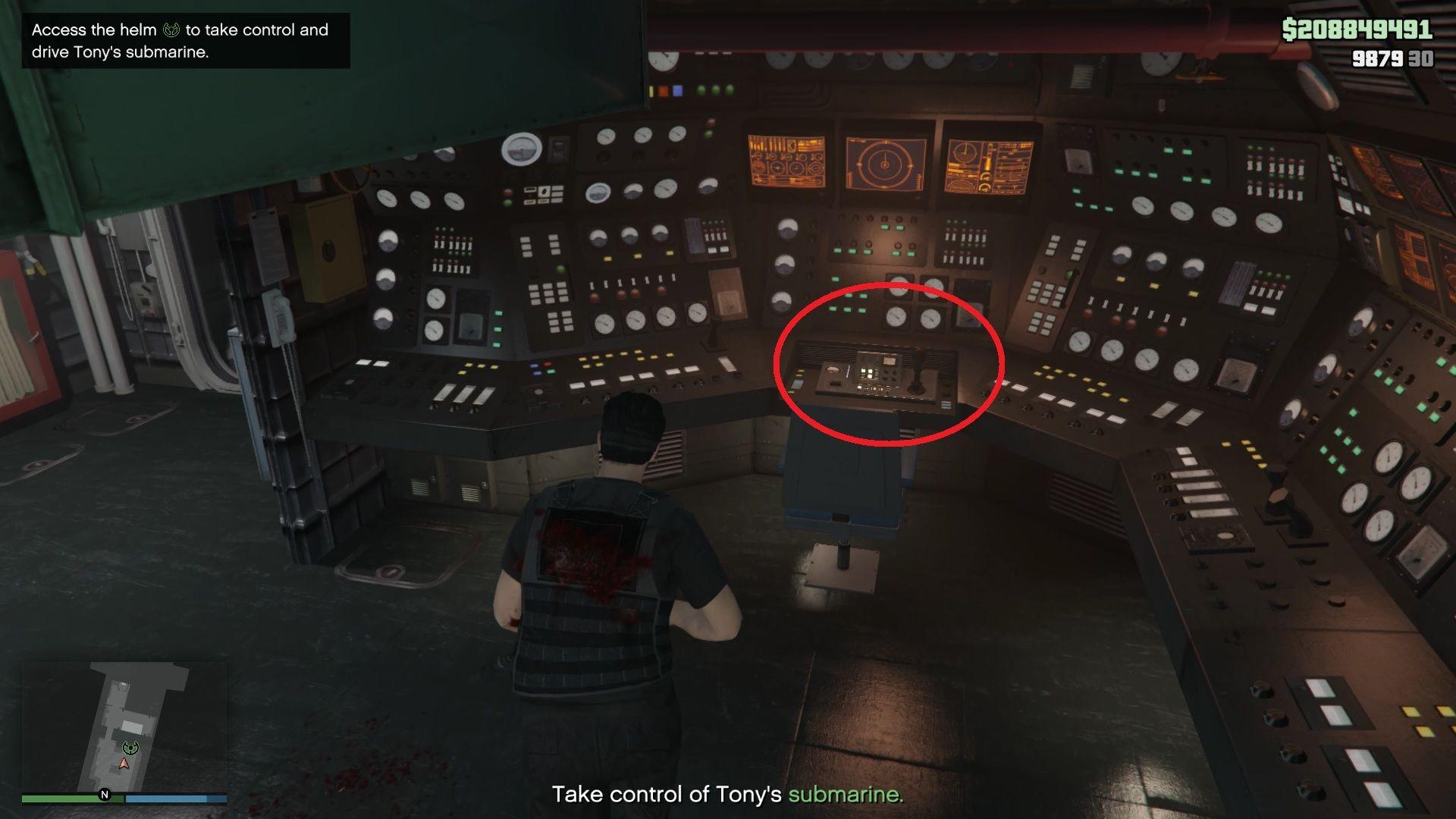Viewport: 1456px width, 819px height.
Task: Click the player's north arrow on the minimap
Action: (x=124, y=764)
